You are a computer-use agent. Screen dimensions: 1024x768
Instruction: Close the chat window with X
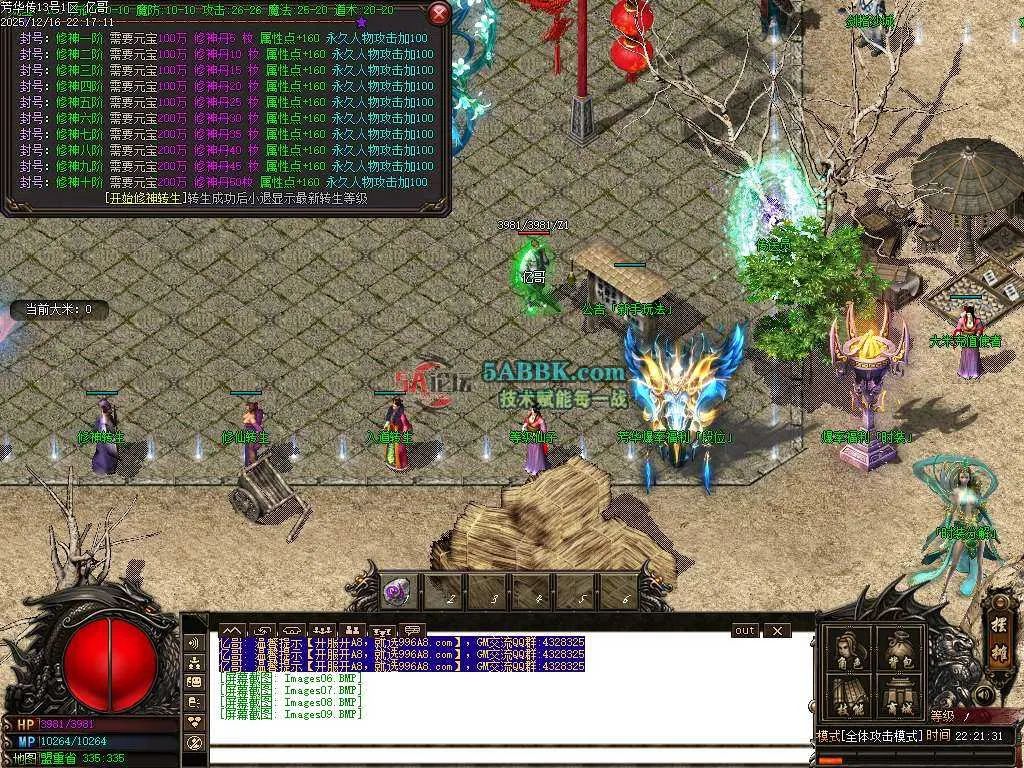[x=776, y=631]
